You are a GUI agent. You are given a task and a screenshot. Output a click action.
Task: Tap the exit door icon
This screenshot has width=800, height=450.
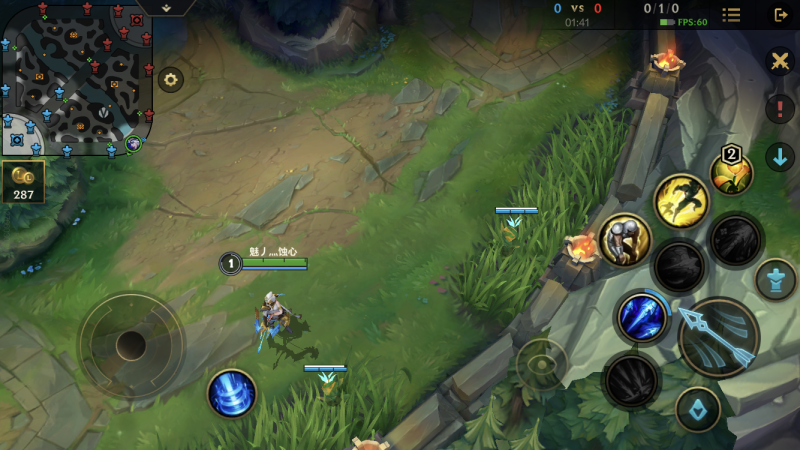click(x=781, y=15)
